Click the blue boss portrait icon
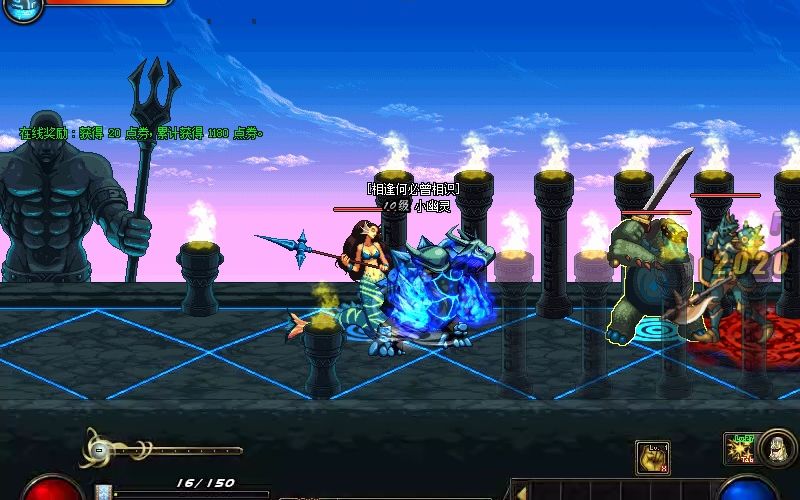 (x=22, y=9)
